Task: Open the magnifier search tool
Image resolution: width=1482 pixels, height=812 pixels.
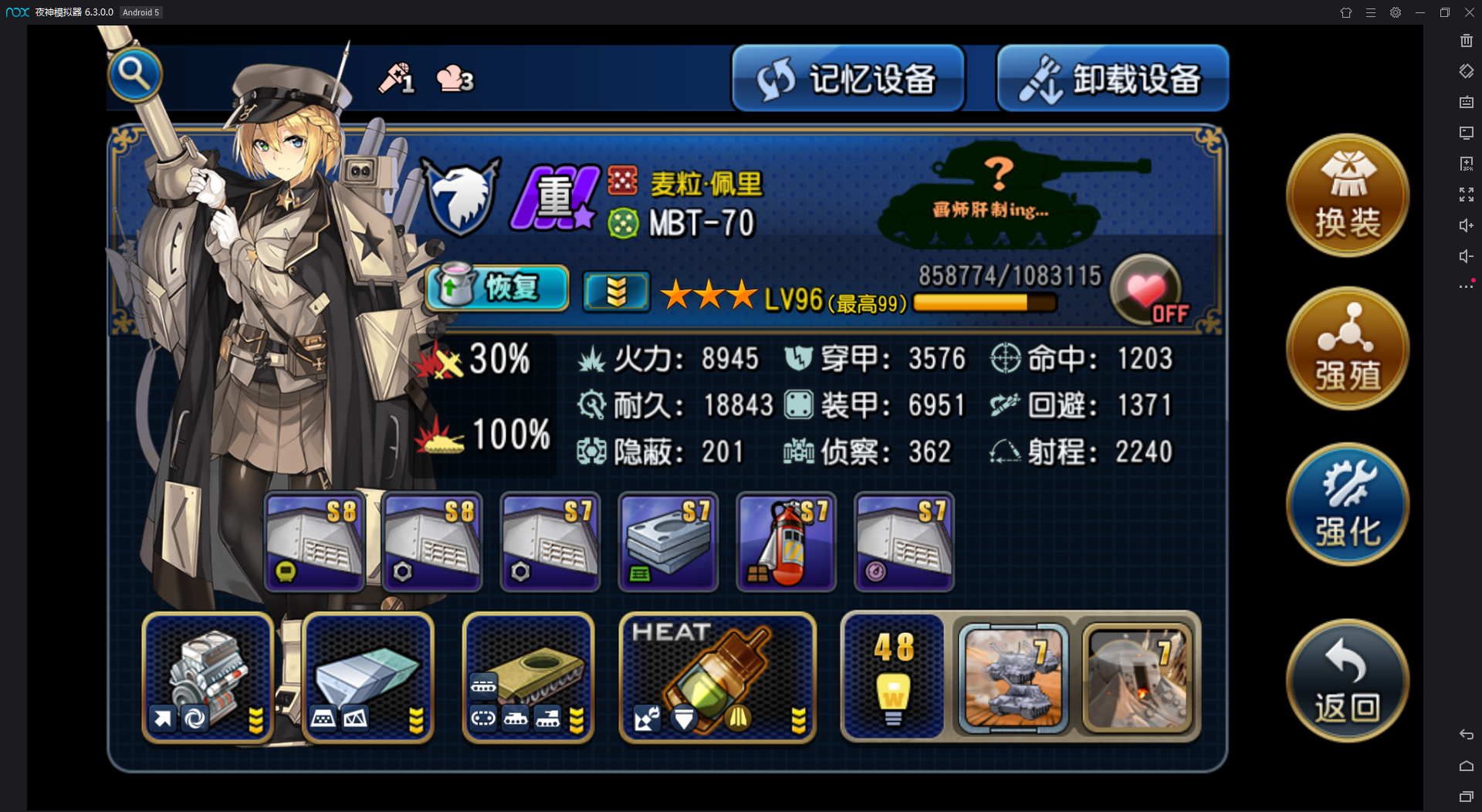Action: pyautogui.click(x=135, y=75)
